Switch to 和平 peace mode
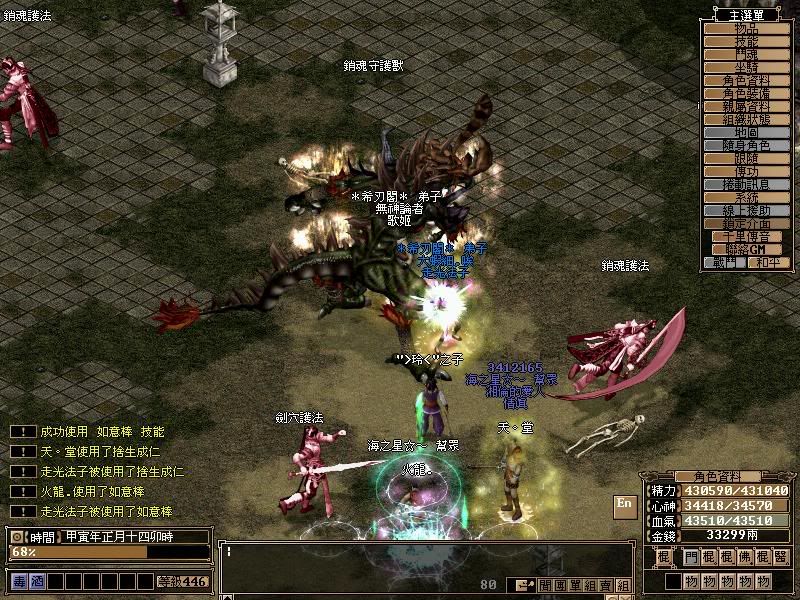The width and height of the screenshot is (800, 600). pyautogui.click(x=768, y=263)
